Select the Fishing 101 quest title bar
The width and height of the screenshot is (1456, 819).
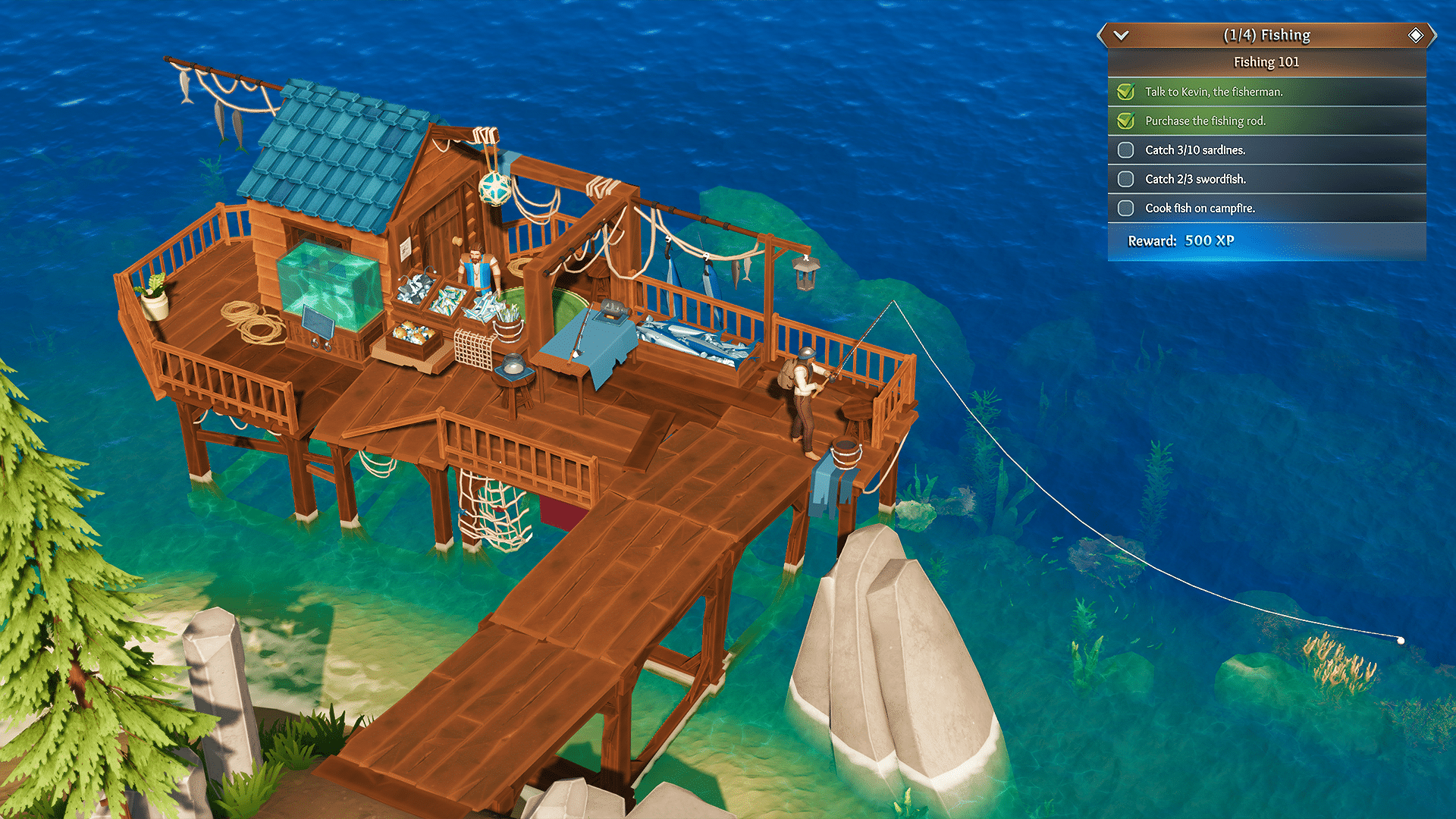(x=1266, y=61)
